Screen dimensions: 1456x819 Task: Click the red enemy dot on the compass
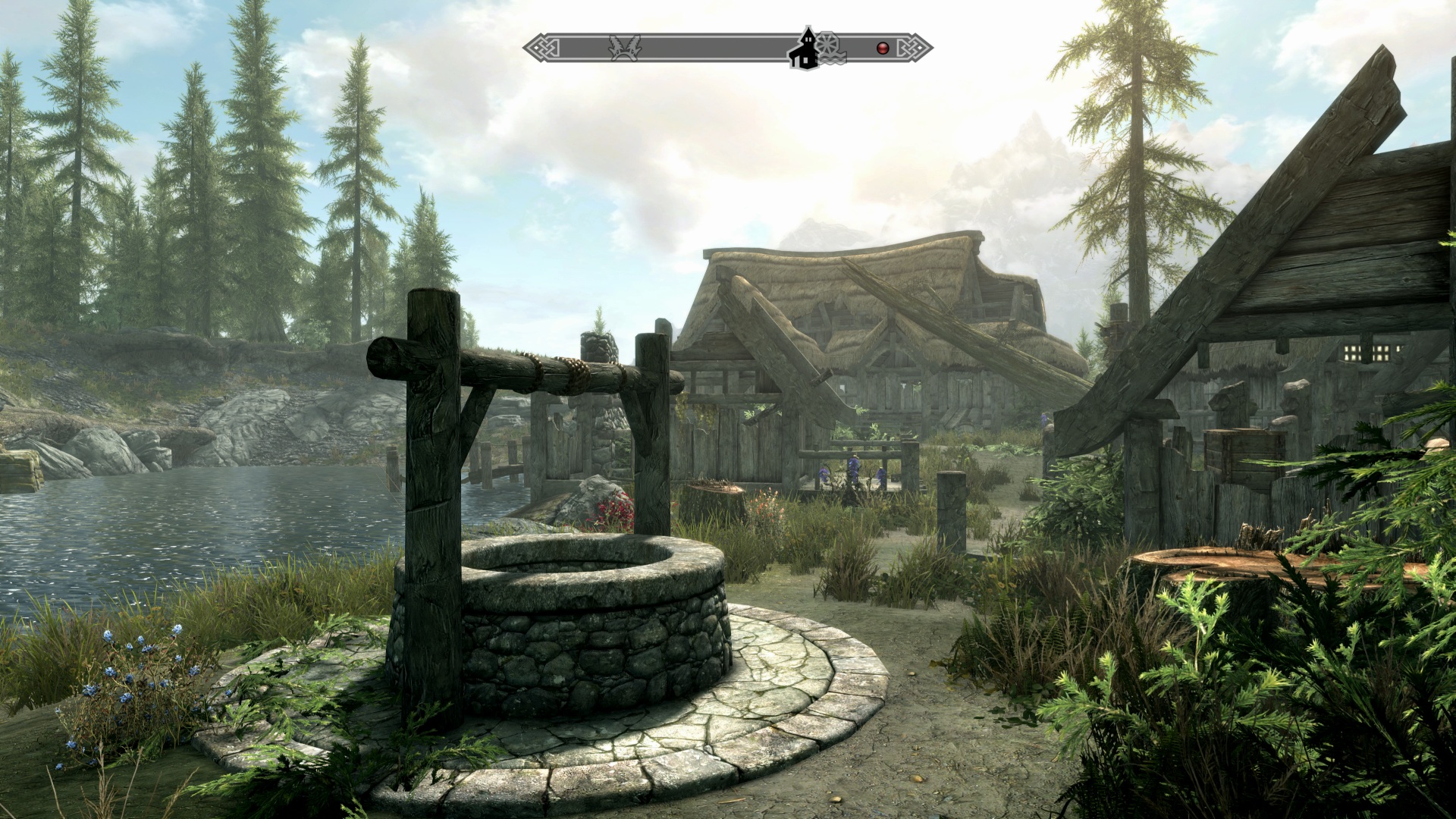(x=882, y=49)
